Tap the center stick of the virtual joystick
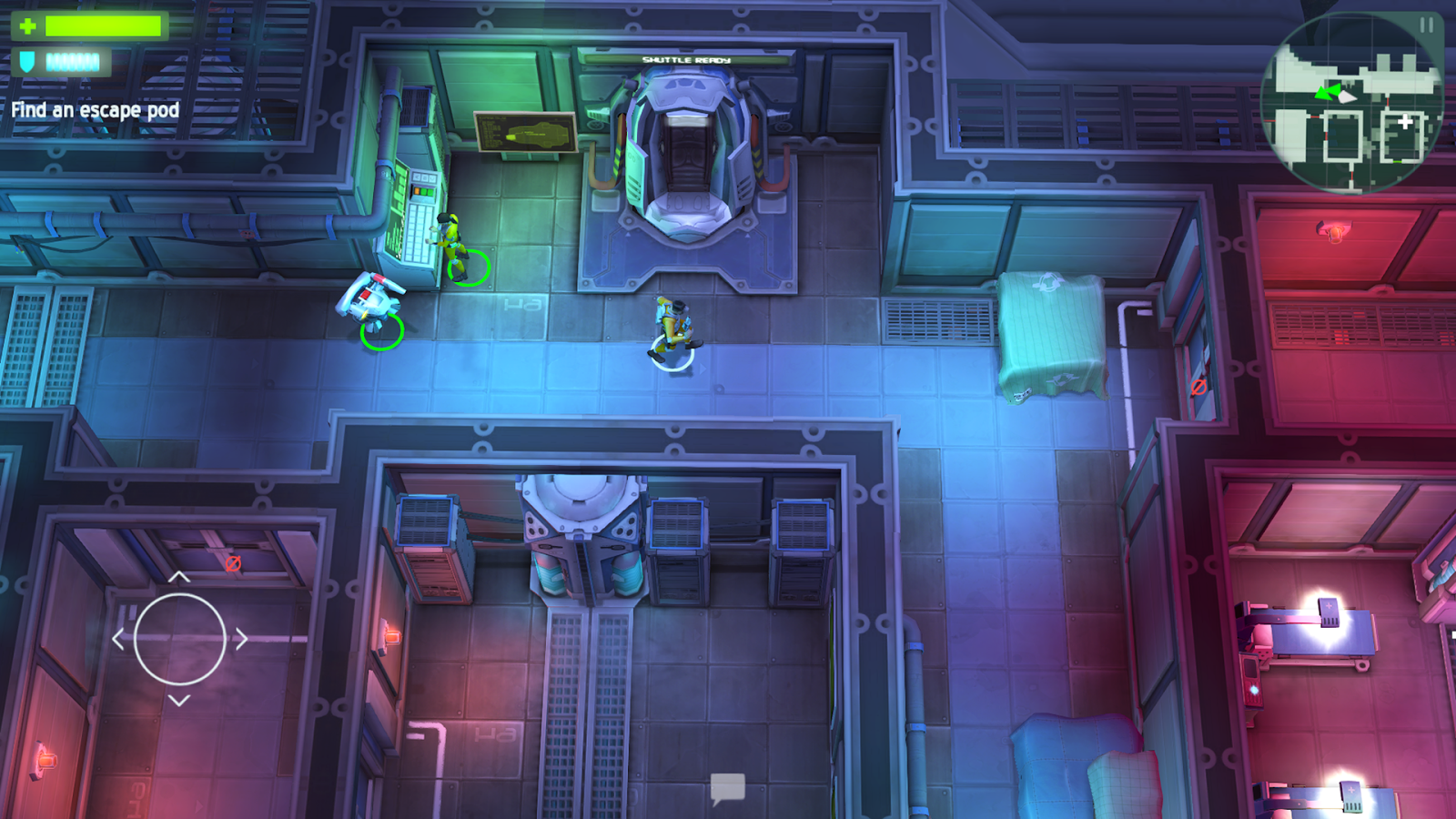The image size is (1456, 819). pos(179,637)
